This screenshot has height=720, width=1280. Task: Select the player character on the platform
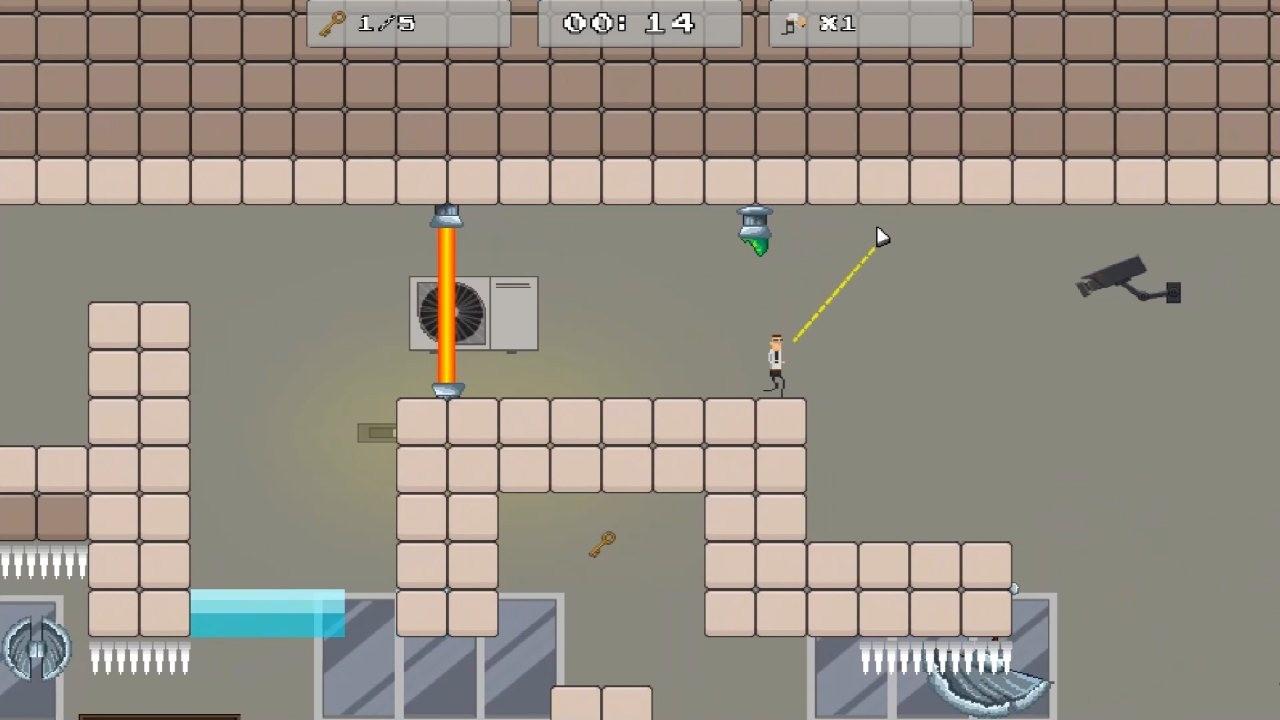778,360
